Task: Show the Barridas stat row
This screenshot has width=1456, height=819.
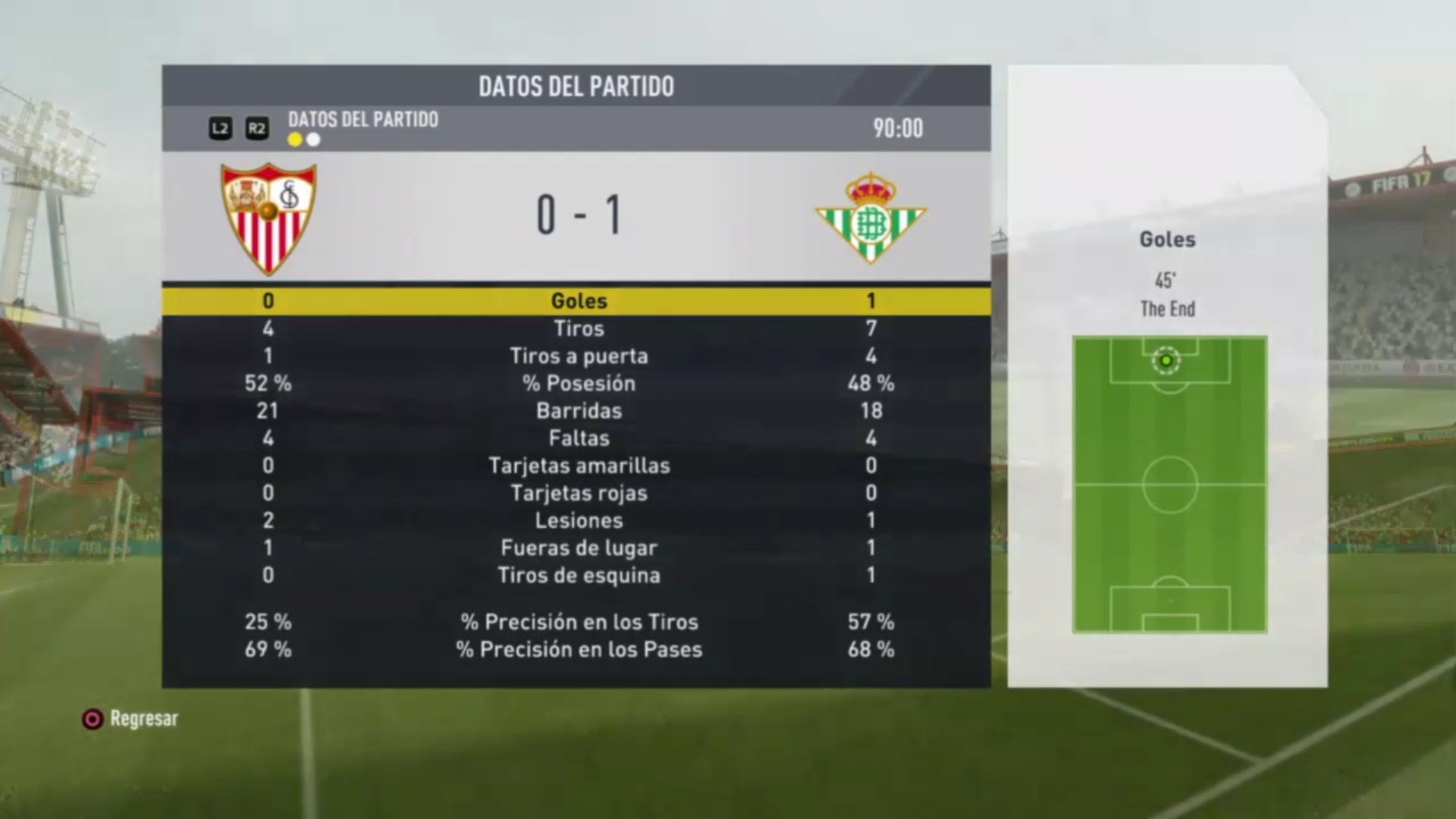Action: click(578, 410)
